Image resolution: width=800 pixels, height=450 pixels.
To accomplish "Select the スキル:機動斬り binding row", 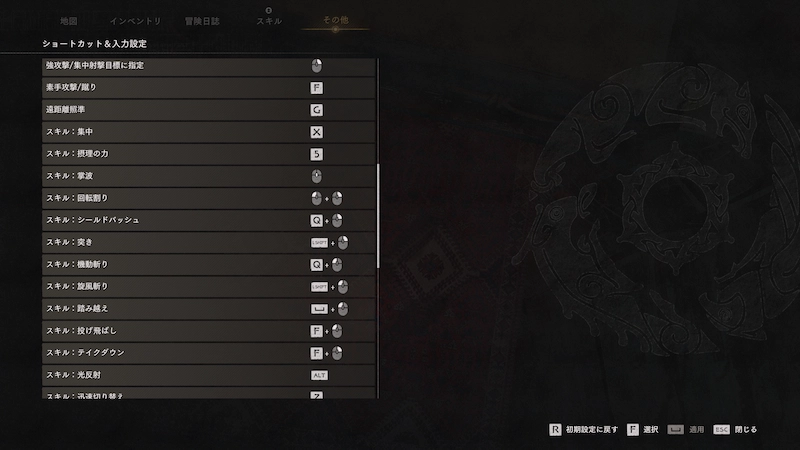I will (x=209, y=265).
